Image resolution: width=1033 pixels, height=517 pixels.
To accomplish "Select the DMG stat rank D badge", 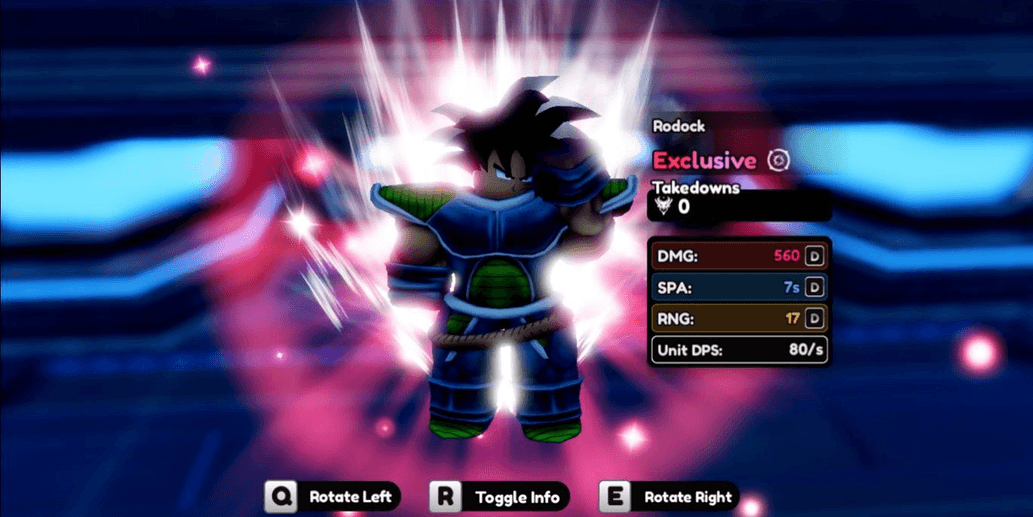I will pos(815,256).
